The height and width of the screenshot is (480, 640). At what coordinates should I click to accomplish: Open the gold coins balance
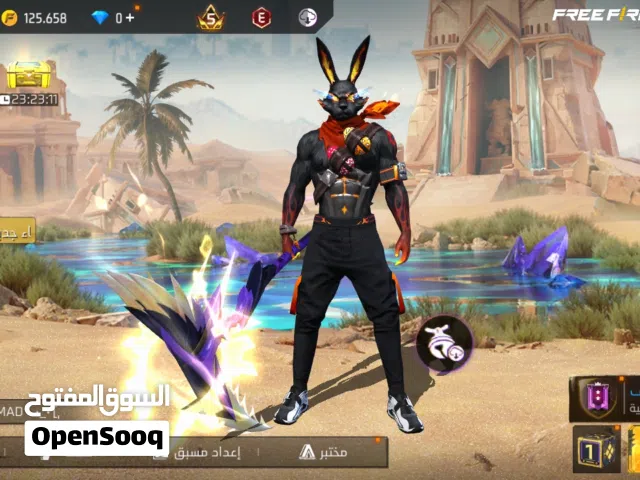coord(36,17)
